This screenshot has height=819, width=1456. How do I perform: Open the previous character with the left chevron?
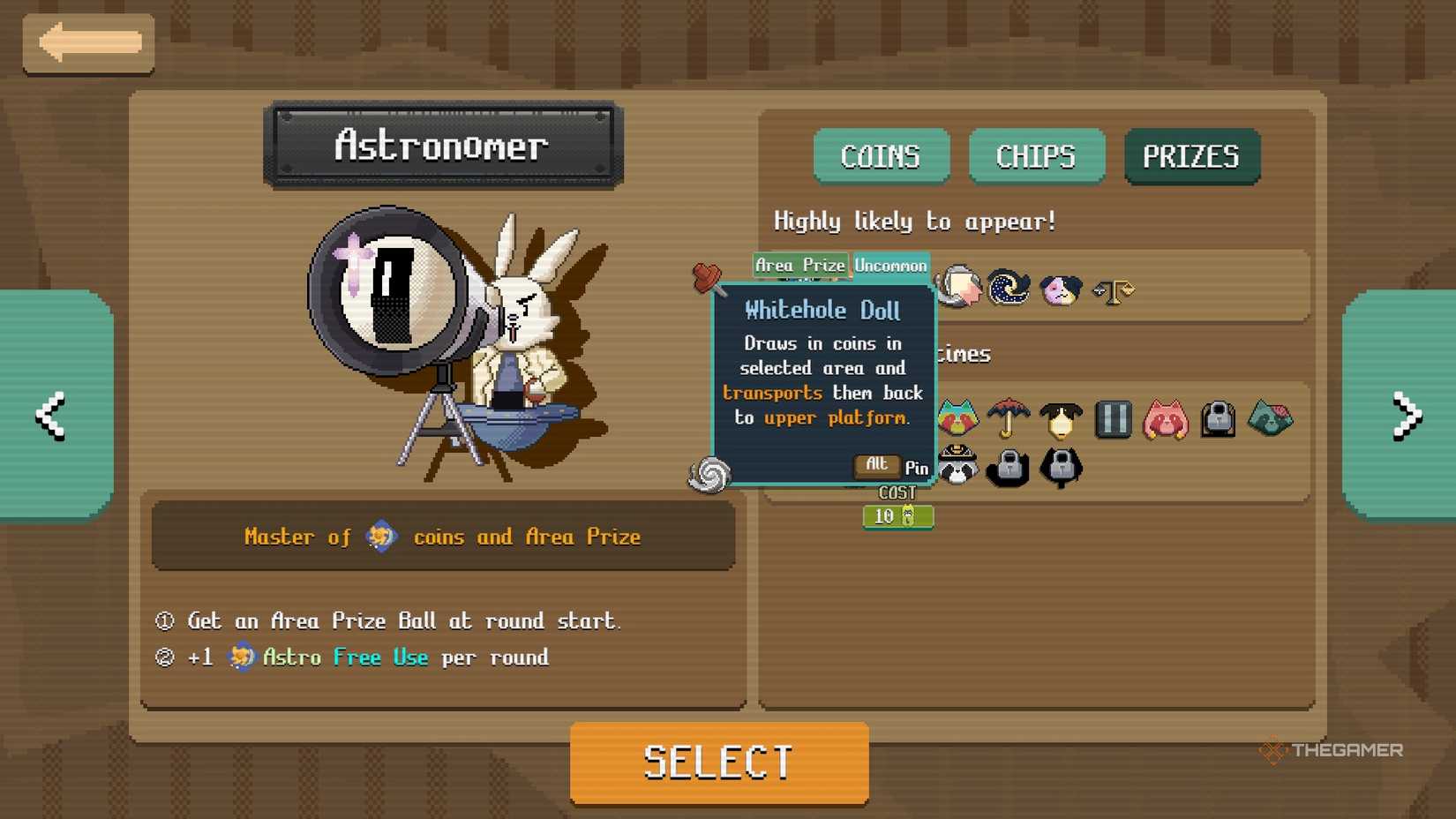pyautogui.click(x=50, y=416)
